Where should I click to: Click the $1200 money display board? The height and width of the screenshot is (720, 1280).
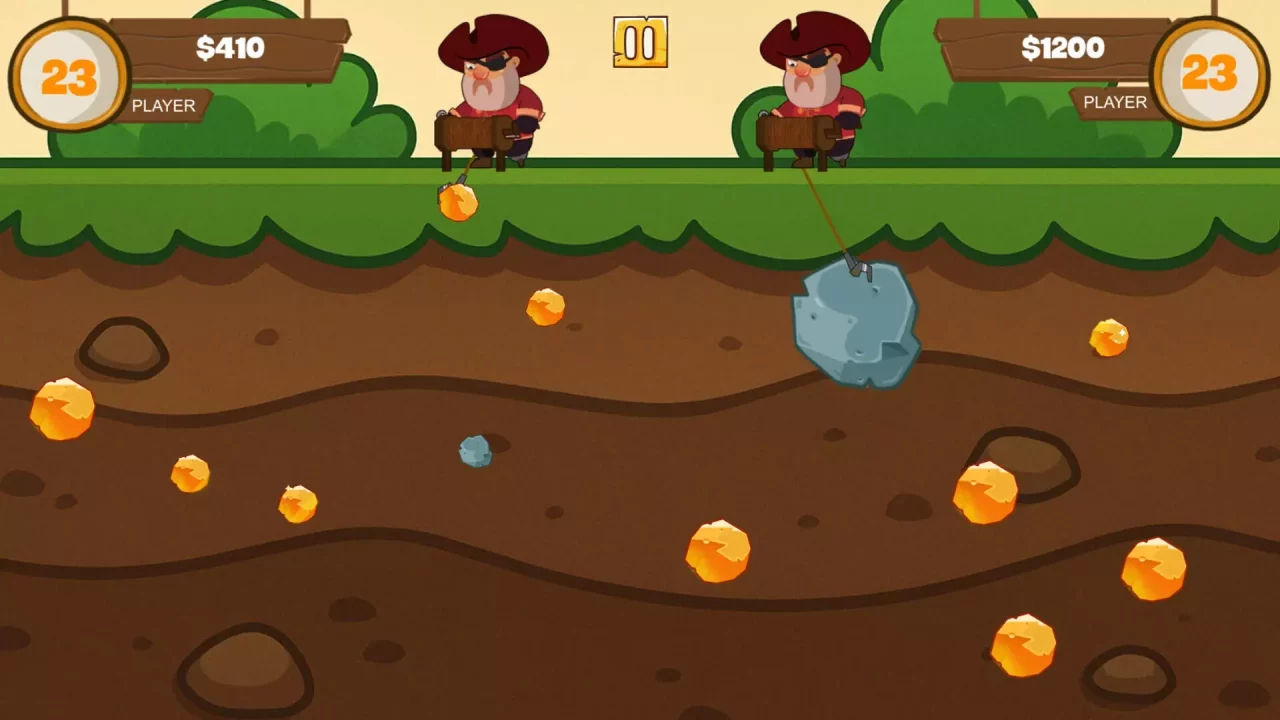[1063, 48]
